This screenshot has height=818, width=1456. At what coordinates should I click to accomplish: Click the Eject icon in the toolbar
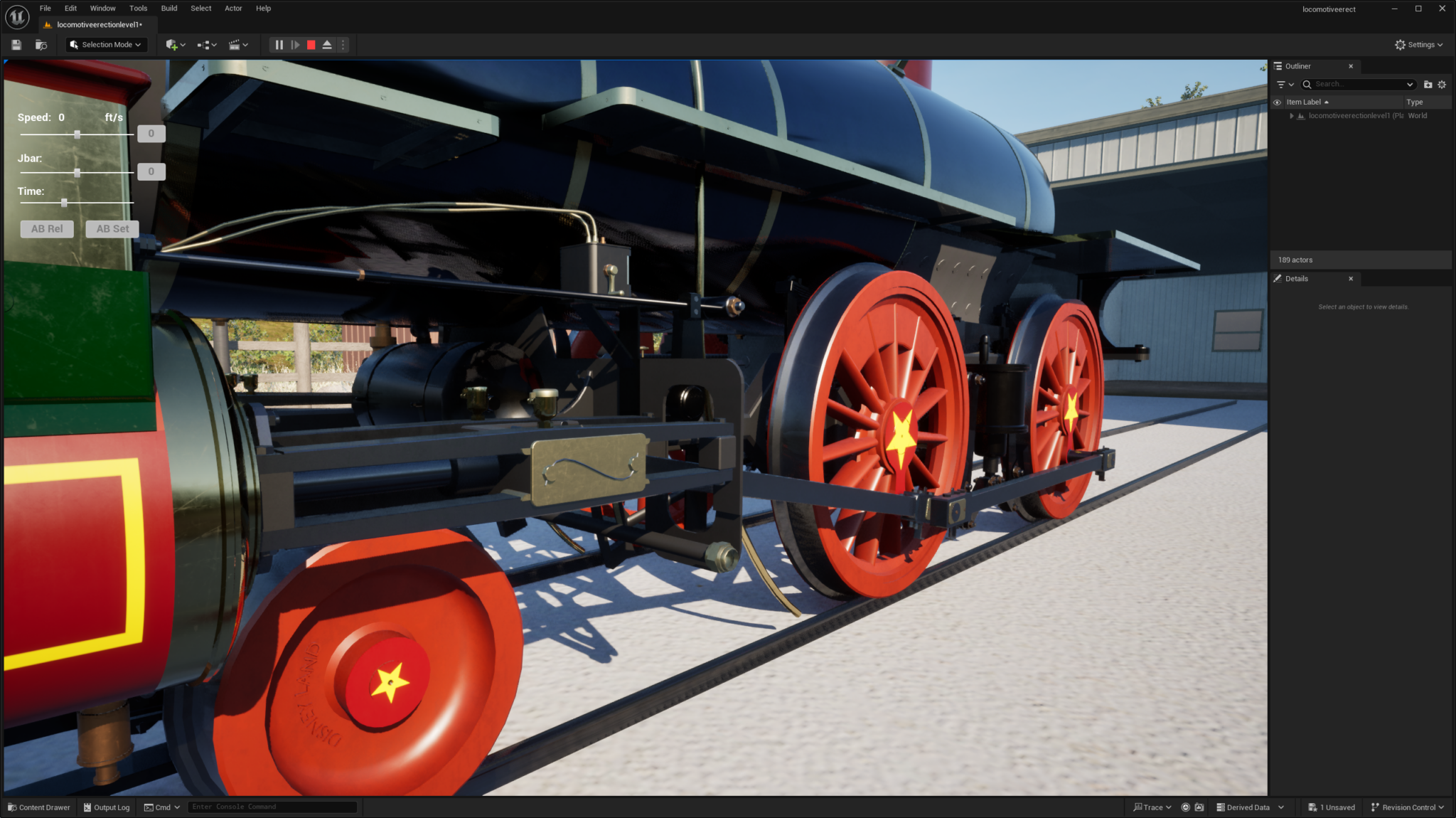click(326, 44)
